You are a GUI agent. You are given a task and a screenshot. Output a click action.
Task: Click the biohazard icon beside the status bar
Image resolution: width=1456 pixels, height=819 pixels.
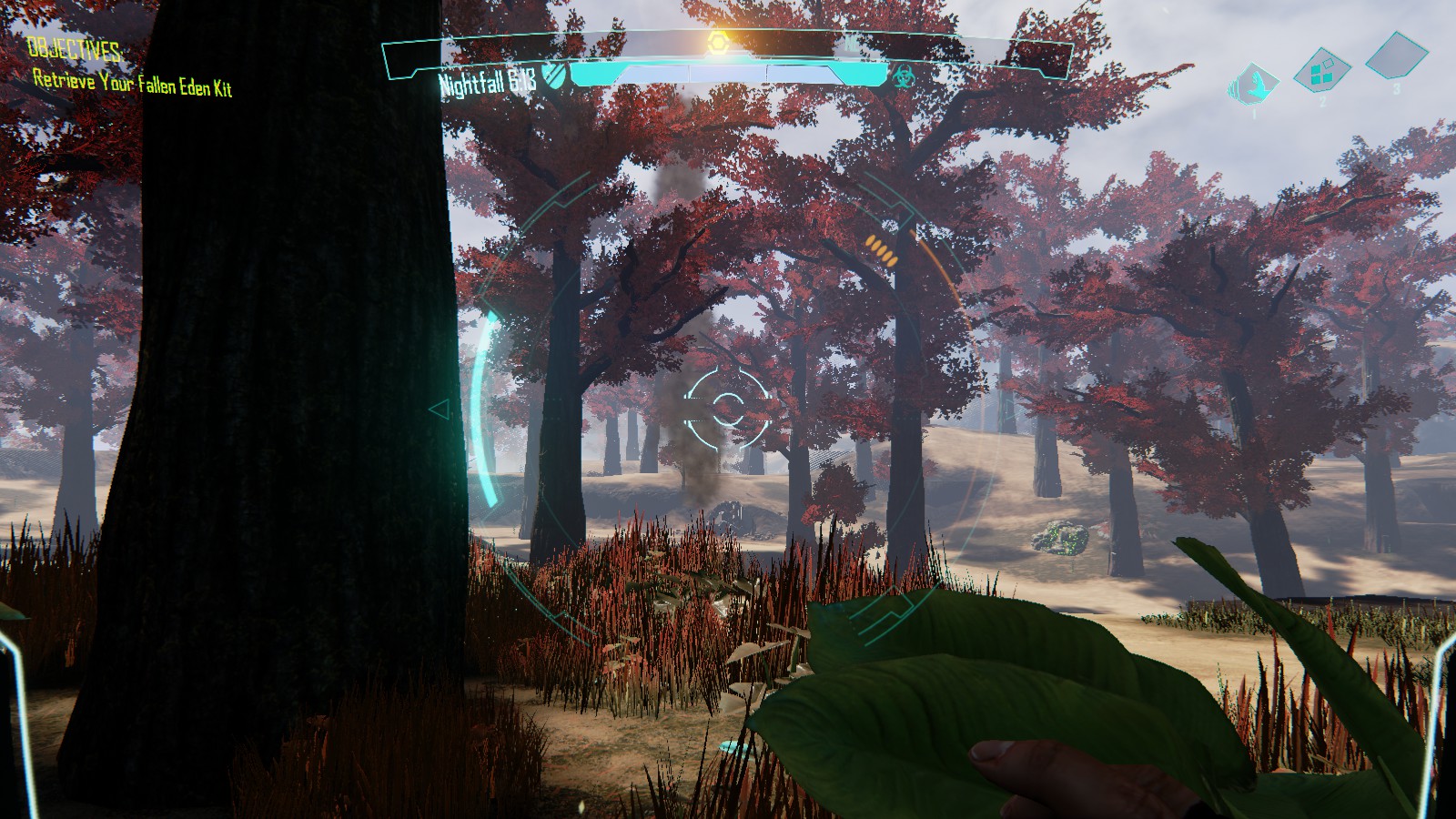[x=903, y=76]
